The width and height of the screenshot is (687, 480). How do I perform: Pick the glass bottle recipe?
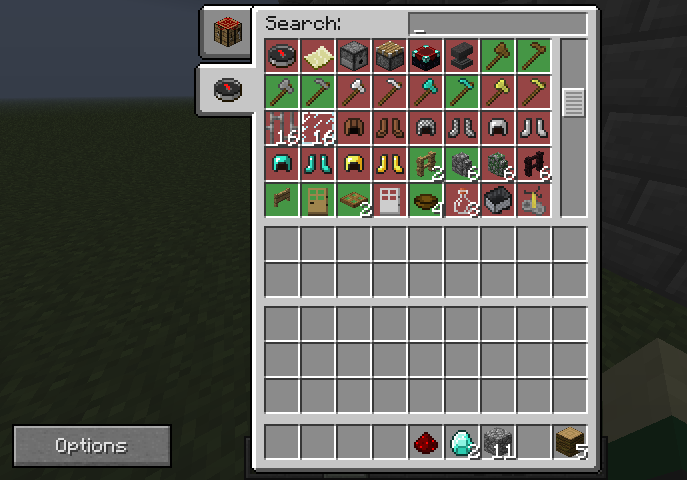point(462,200)
